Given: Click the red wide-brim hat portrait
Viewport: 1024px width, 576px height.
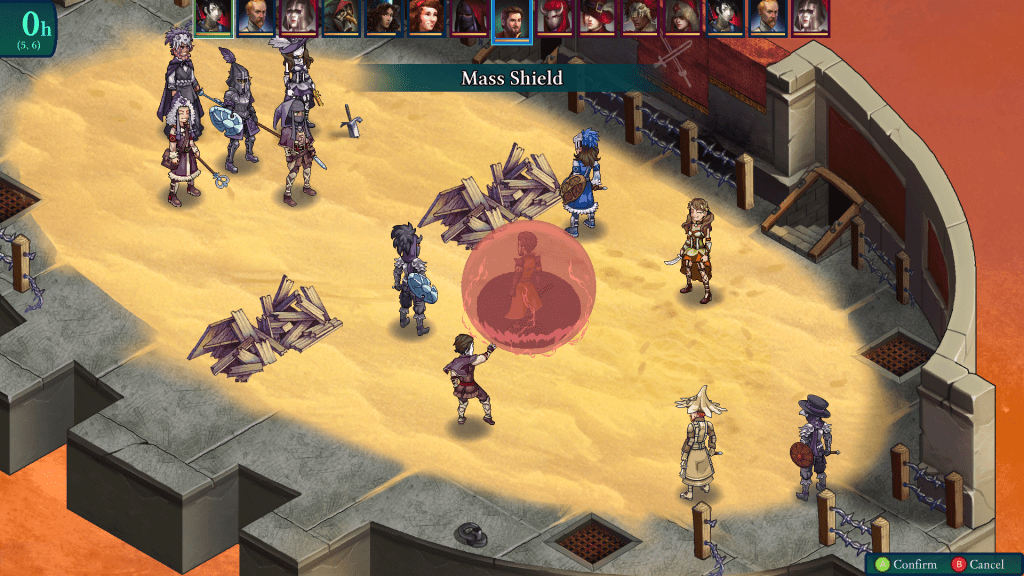Looking at the screenshot, I should click(598, 18).
